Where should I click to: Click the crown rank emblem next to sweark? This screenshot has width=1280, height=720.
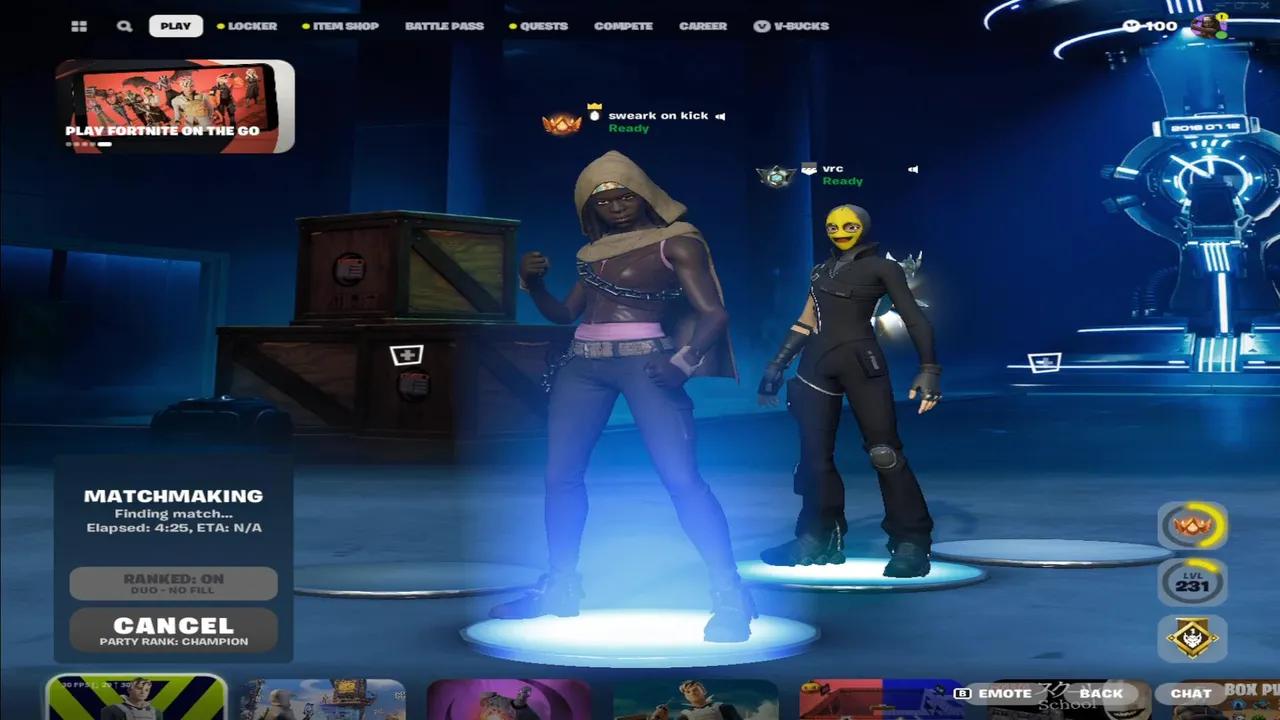click(x=560, y=124)
